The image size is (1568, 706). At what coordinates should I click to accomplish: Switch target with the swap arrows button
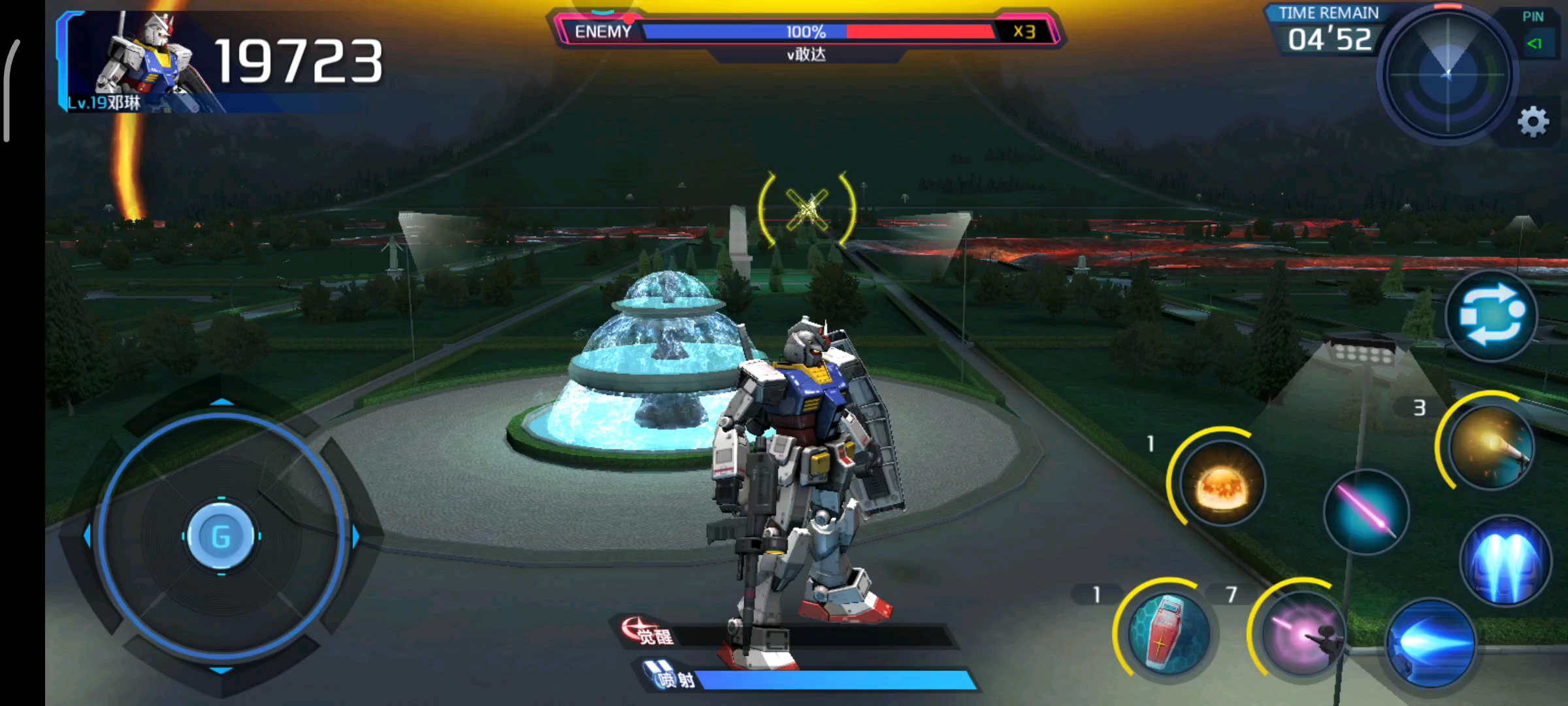(x=1492, y=316)
